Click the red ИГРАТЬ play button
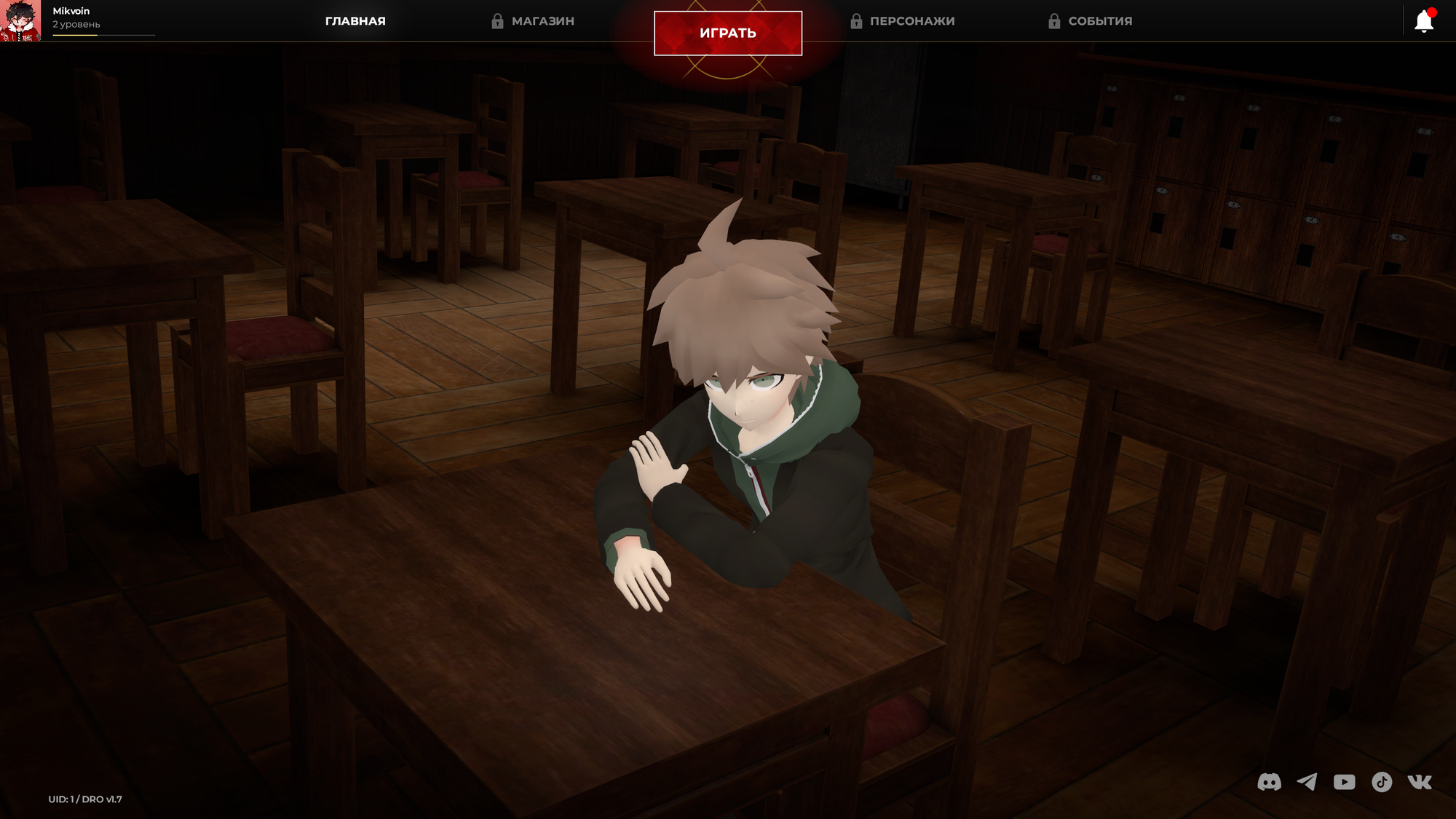 (x=728, y=33)
